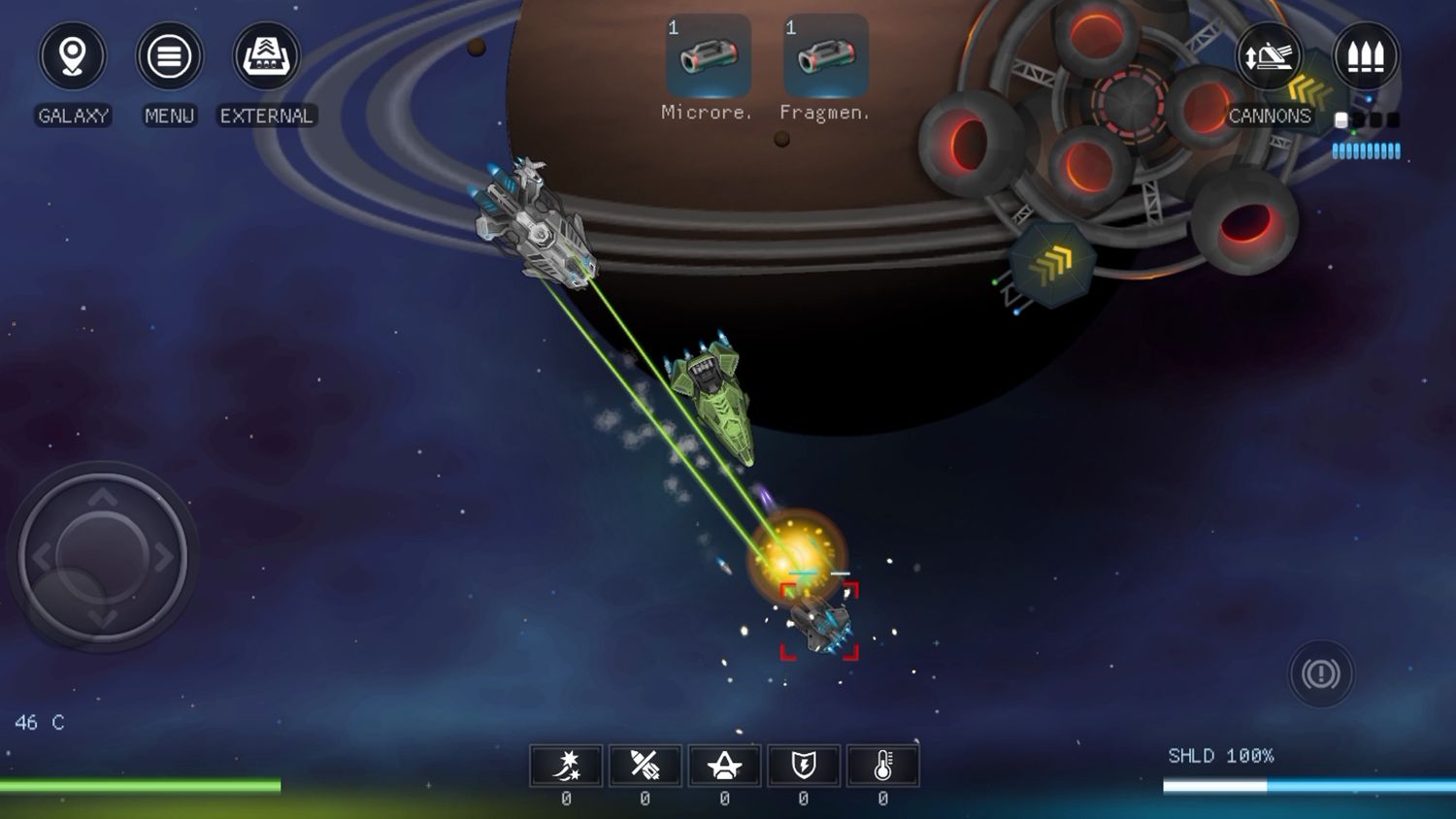Click the crossed missile counter icon
This screenshot has width=1456, height=819.
645,766
